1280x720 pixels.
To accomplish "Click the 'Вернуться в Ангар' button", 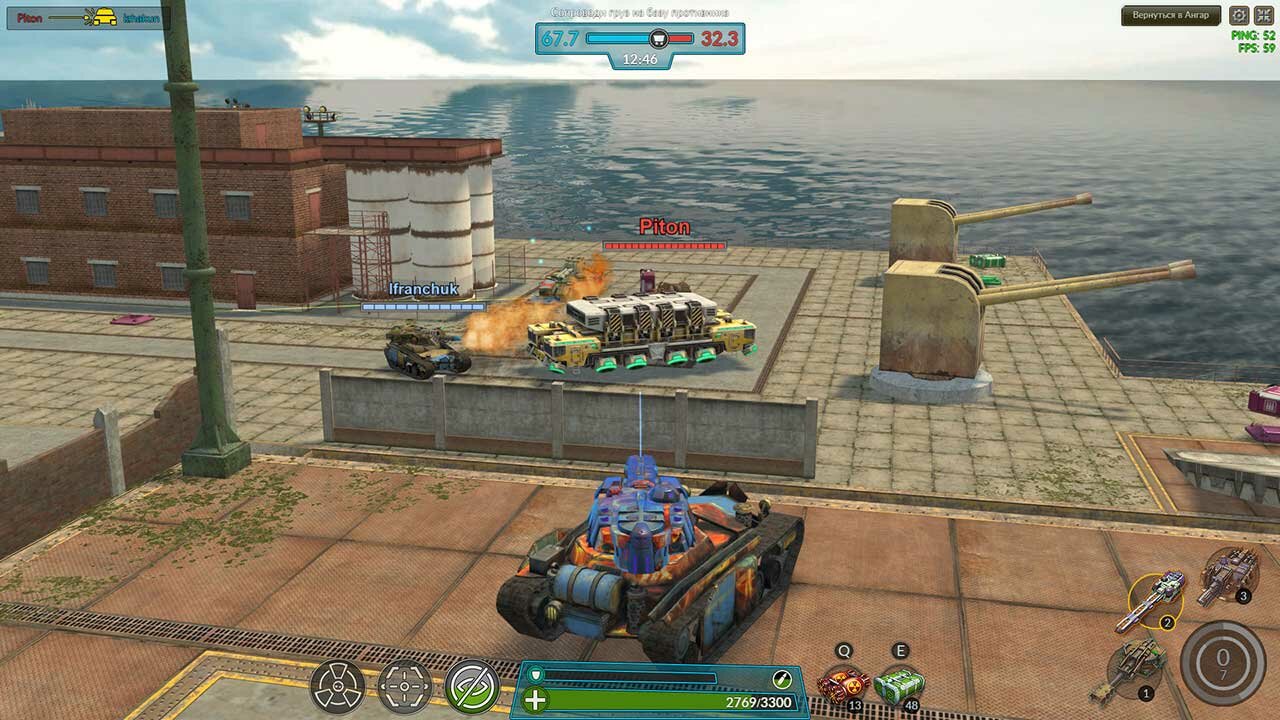I will point(1171,15).
